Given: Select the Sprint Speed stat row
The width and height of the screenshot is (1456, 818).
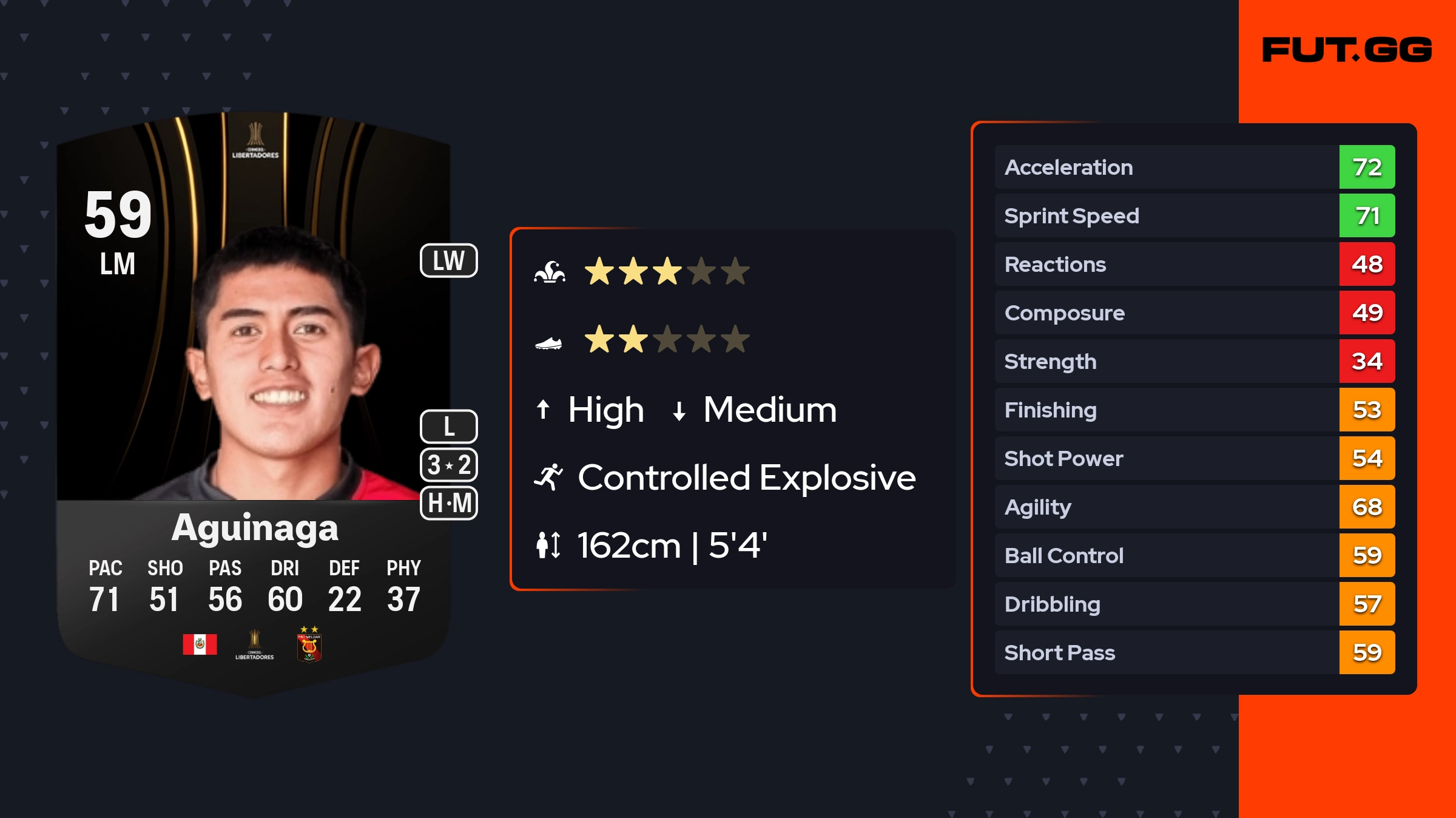Looking at the screenshot, I should tap(1194, 215).
